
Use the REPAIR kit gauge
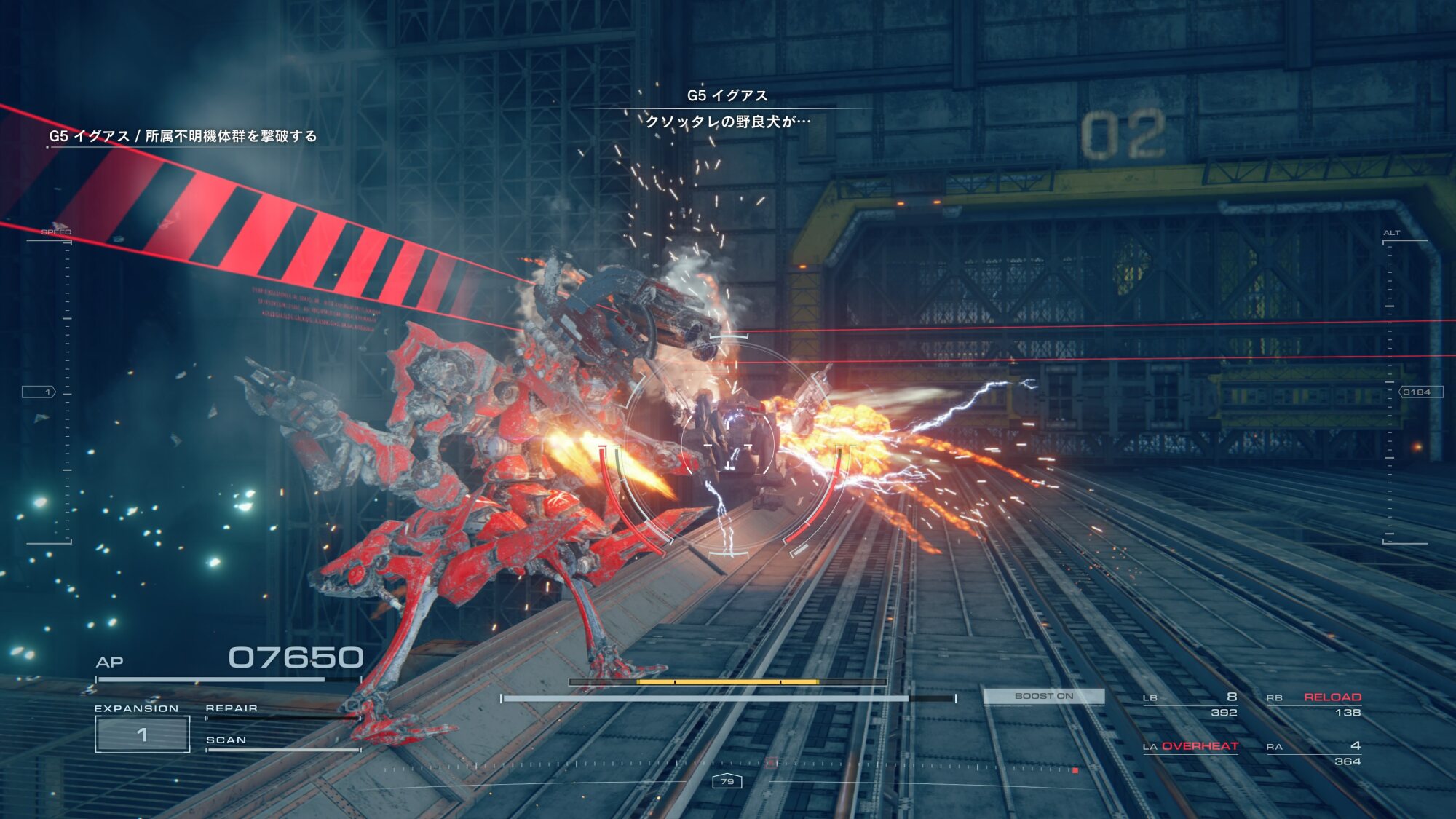282,713
